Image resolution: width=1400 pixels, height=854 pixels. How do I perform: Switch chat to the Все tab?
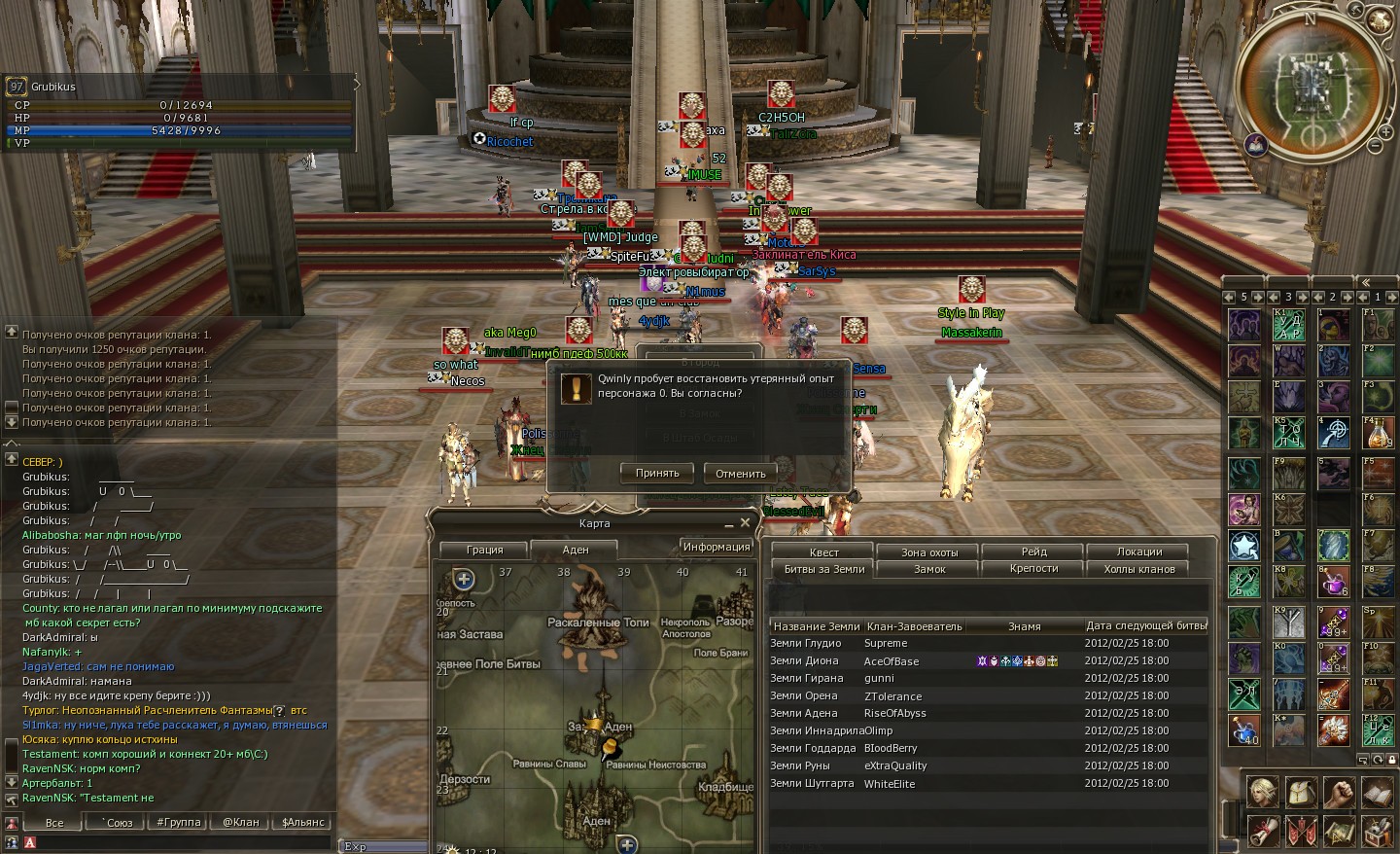(54, 822)
